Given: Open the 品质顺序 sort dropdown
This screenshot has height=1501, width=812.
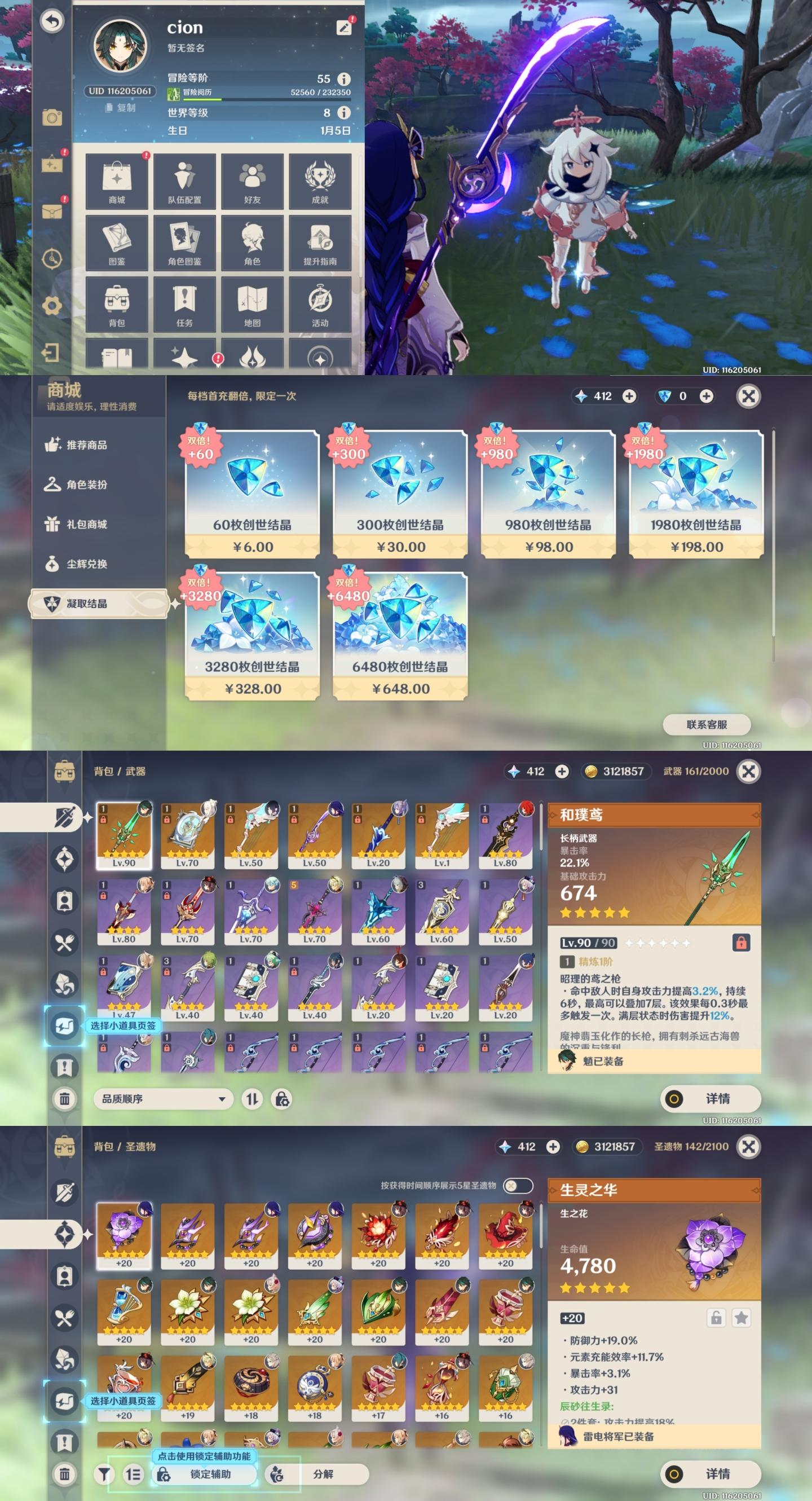Looking at the screenshot, I should click(163, 1099).
